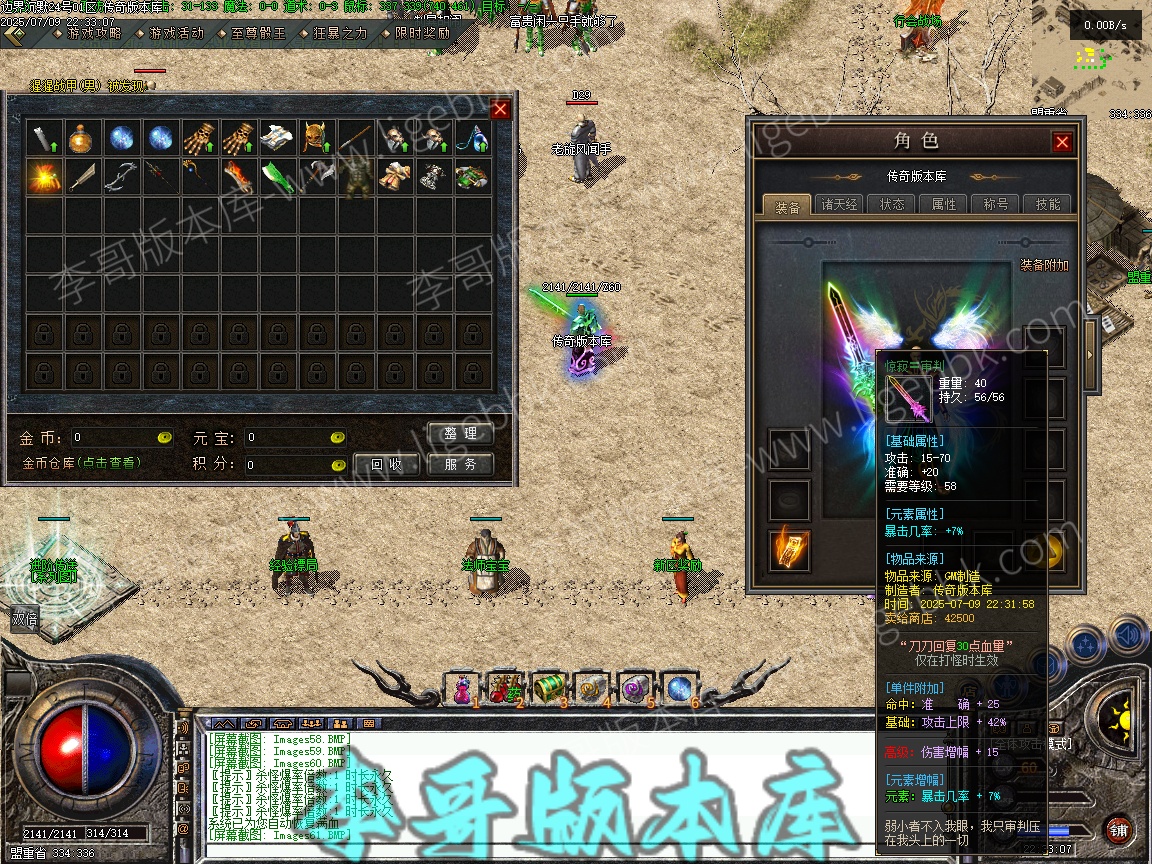
Task: Select the golden horned helmet item
Action: click(x=315, y=137)
